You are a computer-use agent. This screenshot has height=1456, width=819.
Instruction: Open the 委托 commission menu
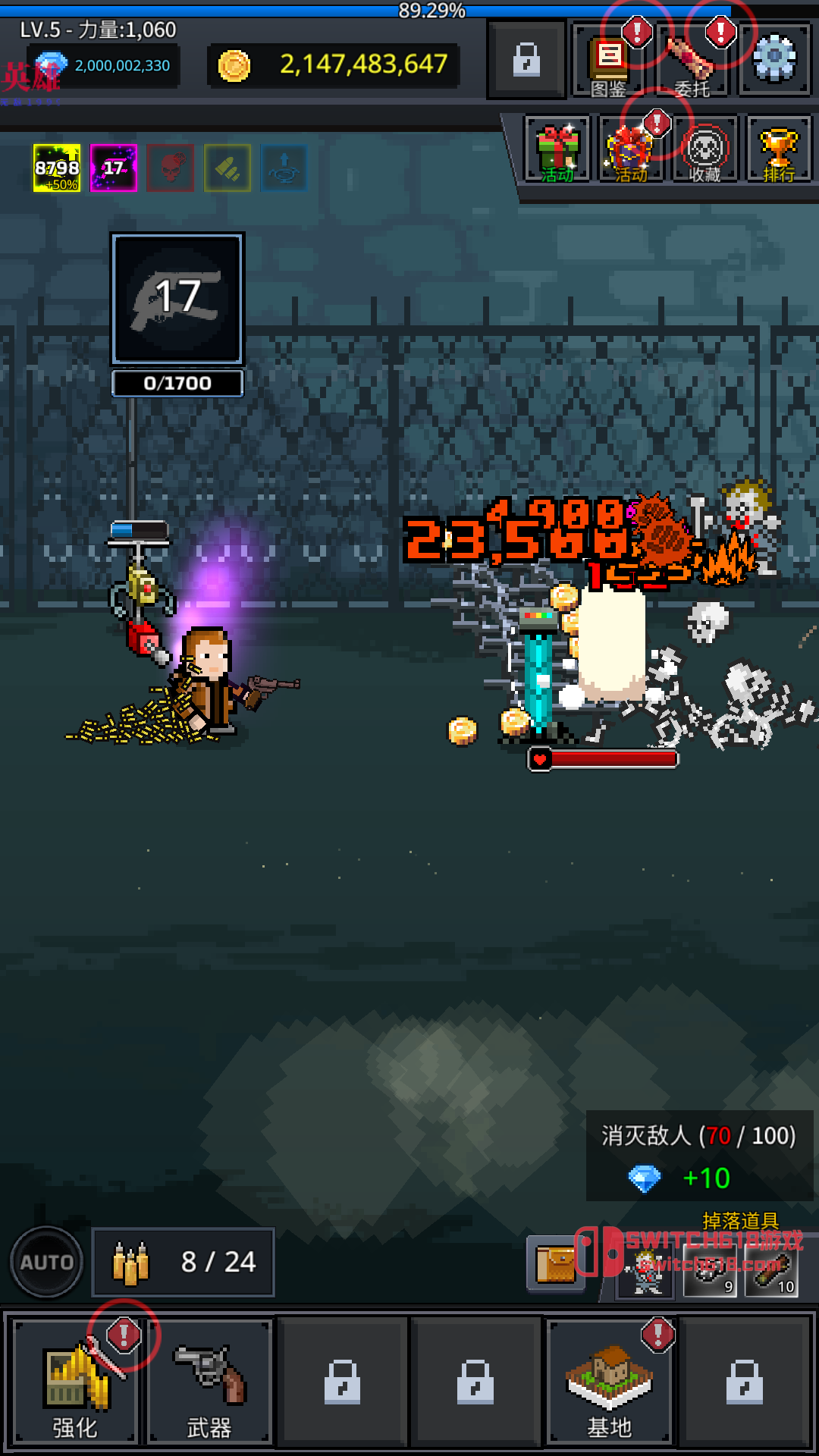pyautogui.click(x=692, y=62)
